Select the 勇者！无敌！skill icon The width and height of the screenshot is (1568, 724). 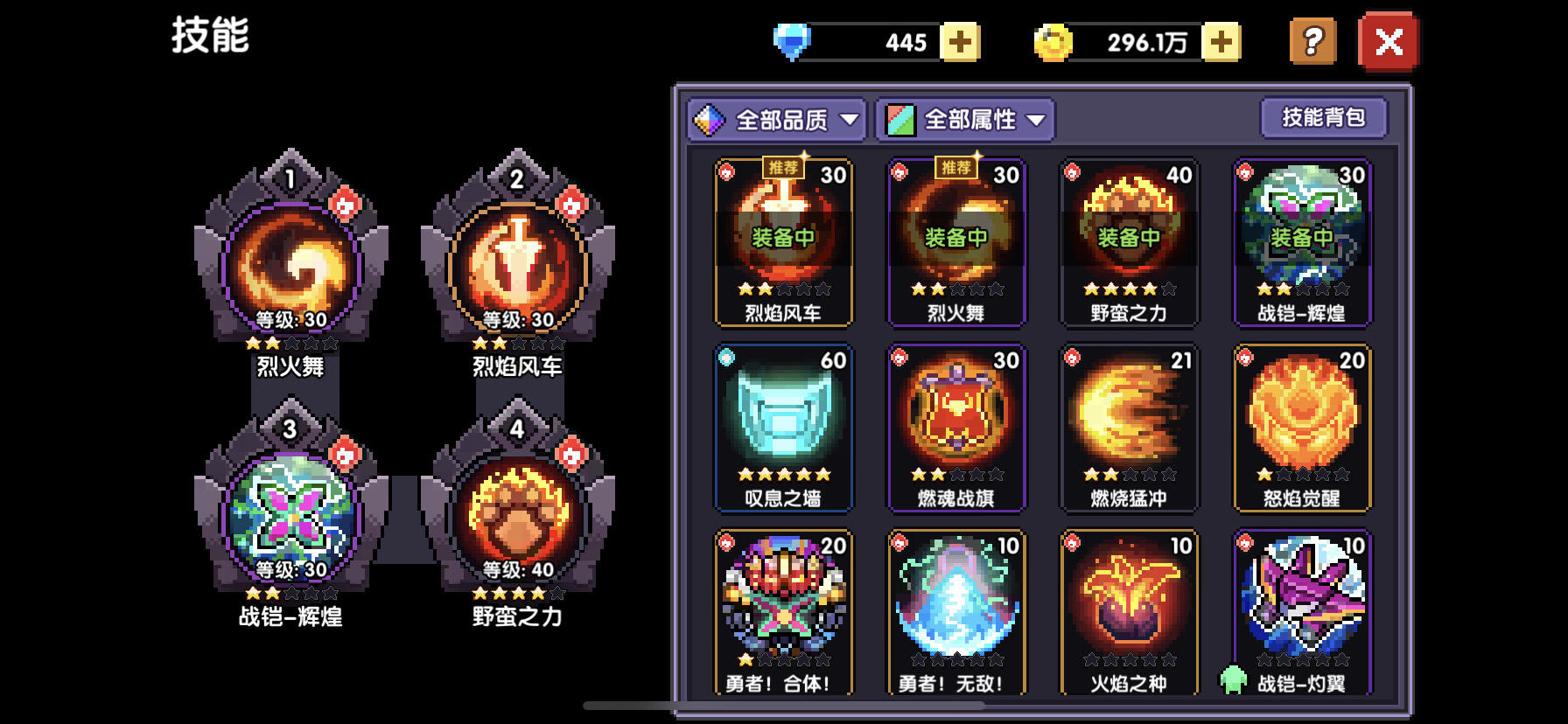click(x=955, y=612)
